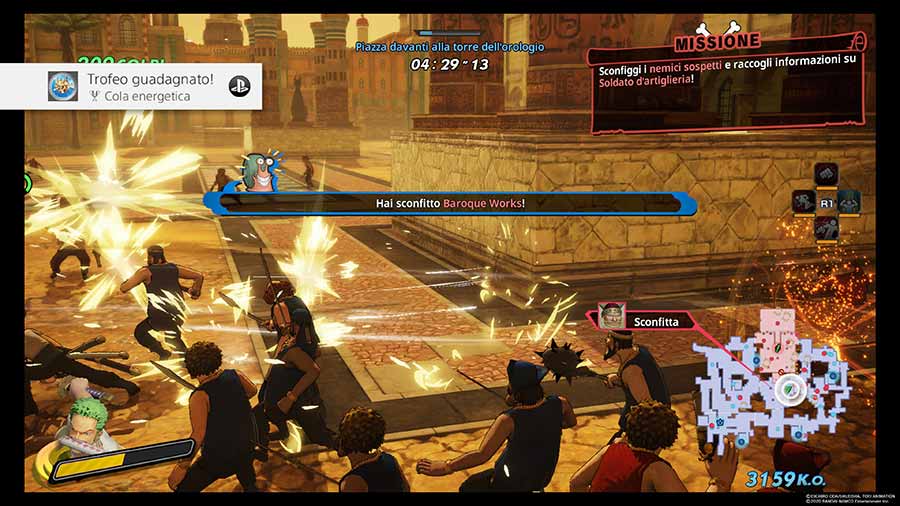Image resolution: width=900 pixels, height=506 pixels.
Task: Activate the fist special attack icon
Action: [x=825, y=174]
